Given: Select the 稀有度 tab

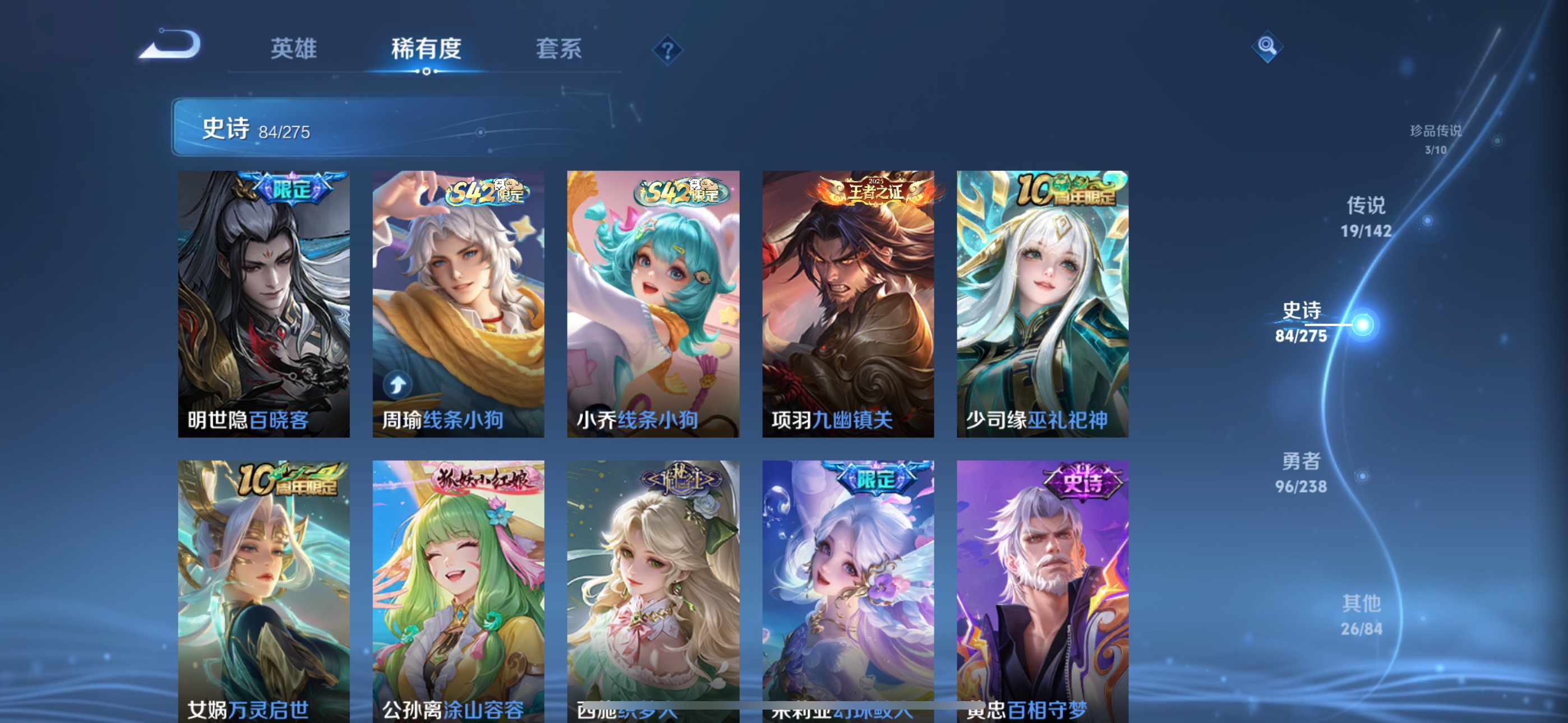Looking at the screenshot, I should click(426, 49).
